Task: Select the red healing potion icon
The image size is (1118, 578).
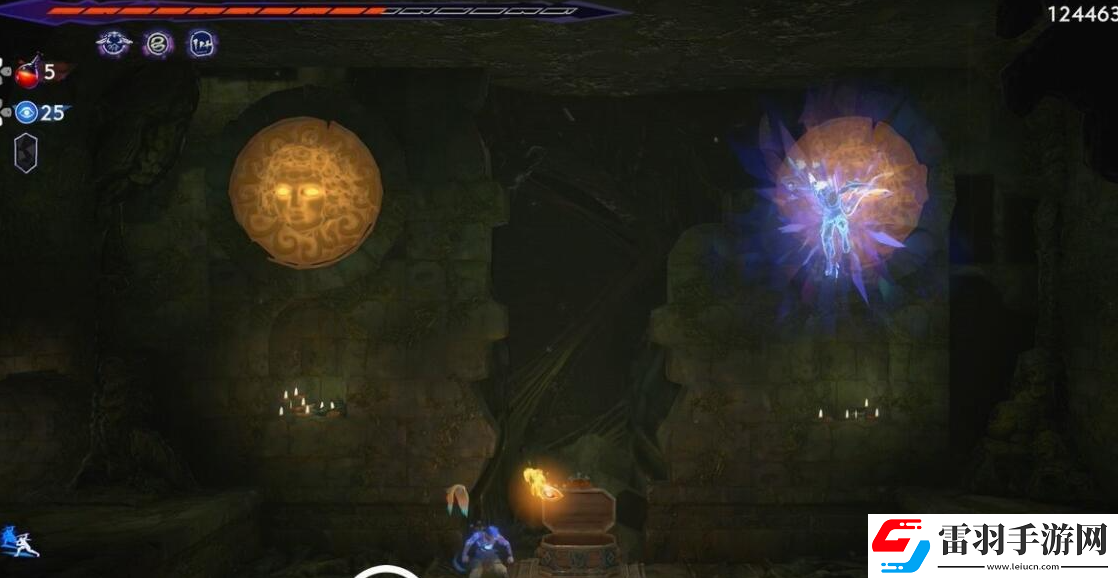Action: [x=26, y=72]
